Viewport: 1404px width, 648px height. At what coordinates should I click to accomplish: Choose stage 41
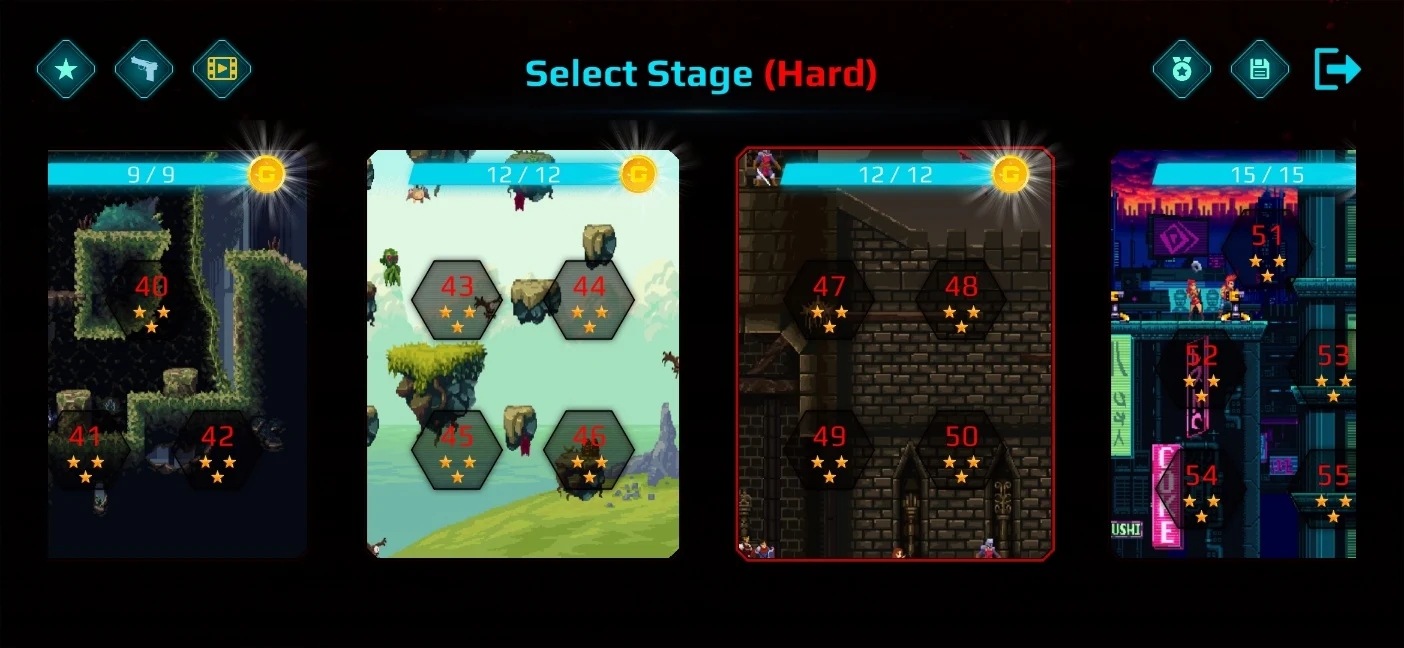coord(86,449)
